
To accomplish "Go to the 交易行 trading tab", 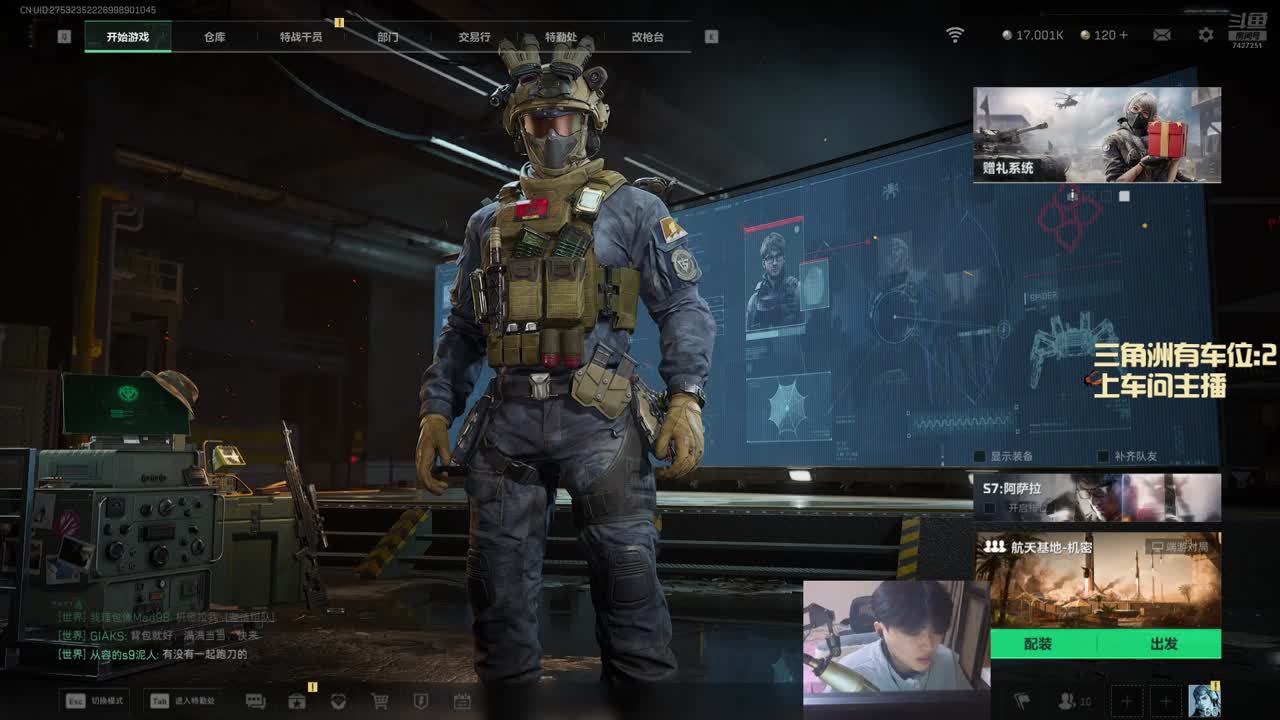I will click(474, 37).
